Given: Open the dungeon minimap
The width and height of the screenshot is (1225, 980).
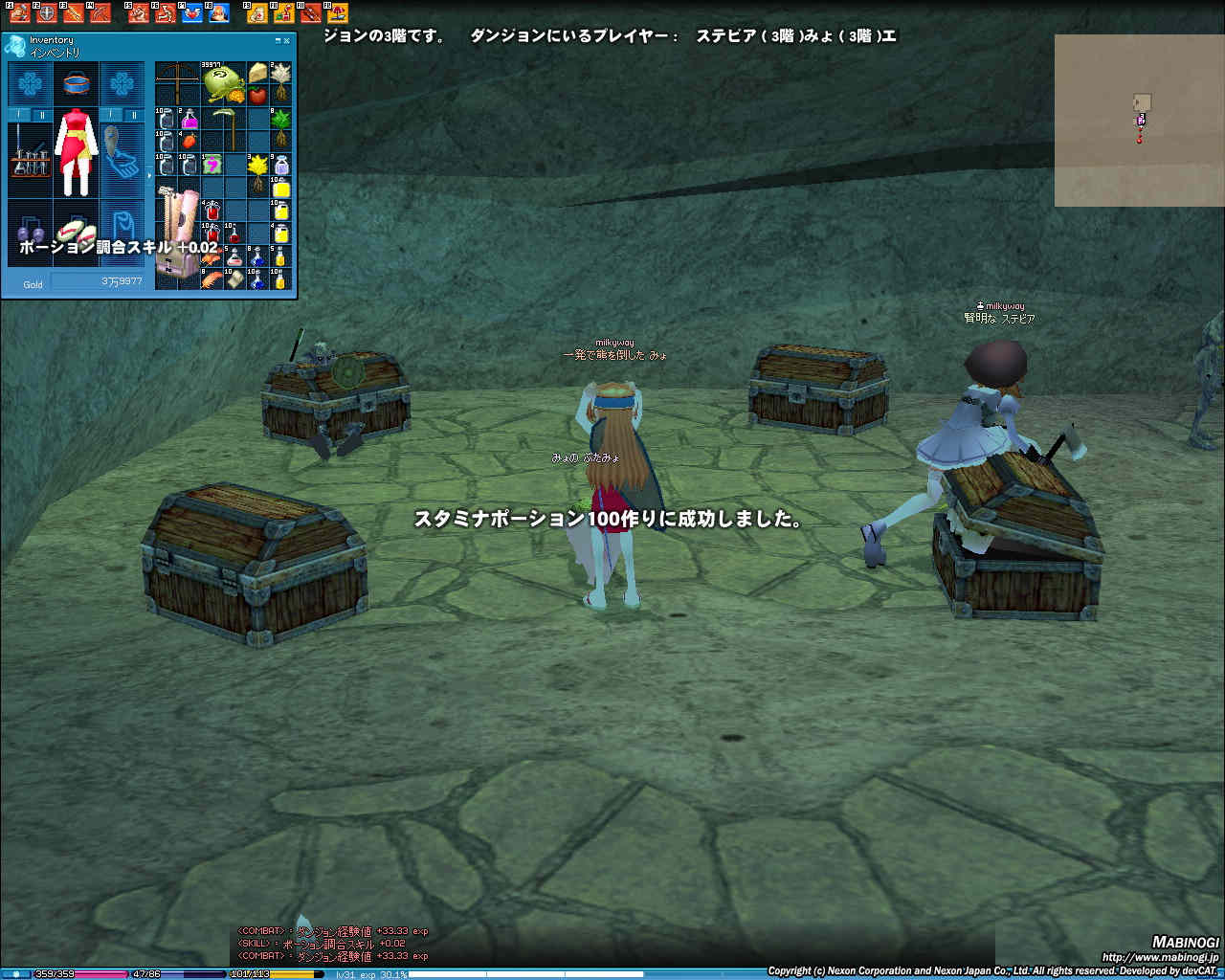Looking at the screenshot, I should pyautogui.click(x=1139, y=120).
